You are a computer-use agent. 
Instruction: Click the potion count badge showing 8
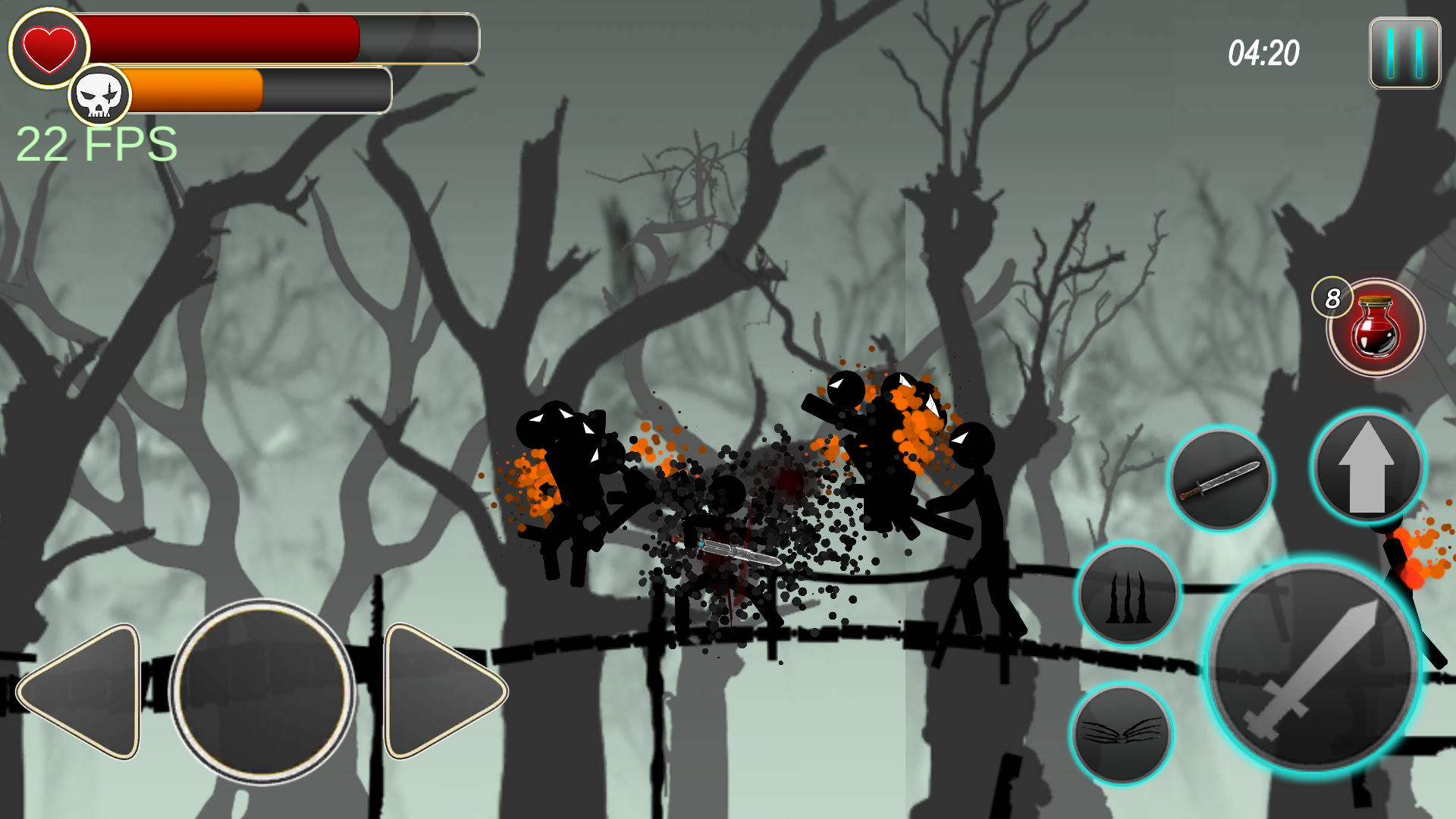pyautogui.click(x=1332, y=297)
